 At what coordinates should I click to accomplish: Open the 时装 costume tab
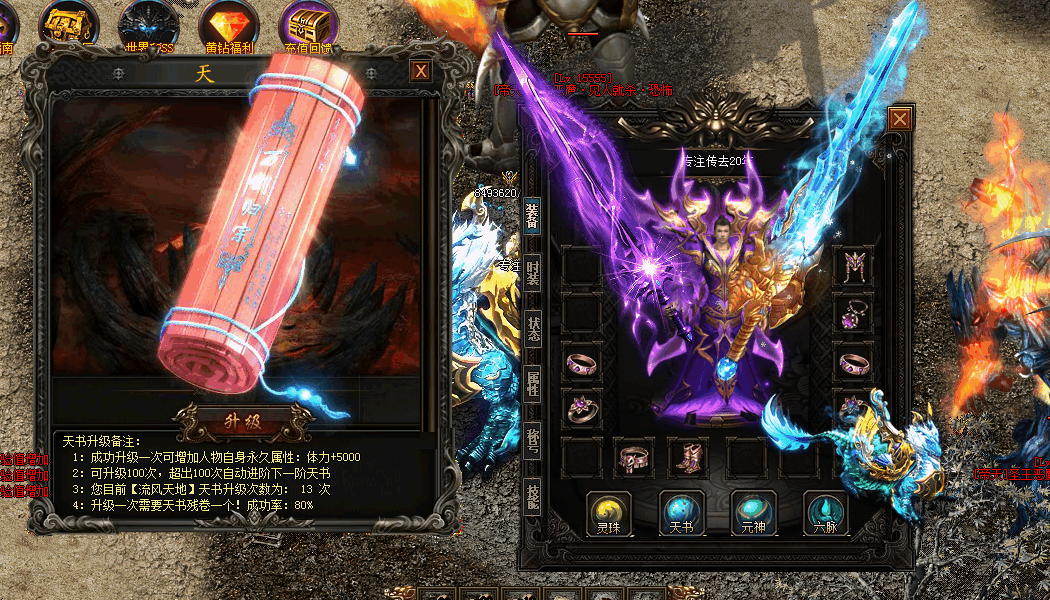533,272
